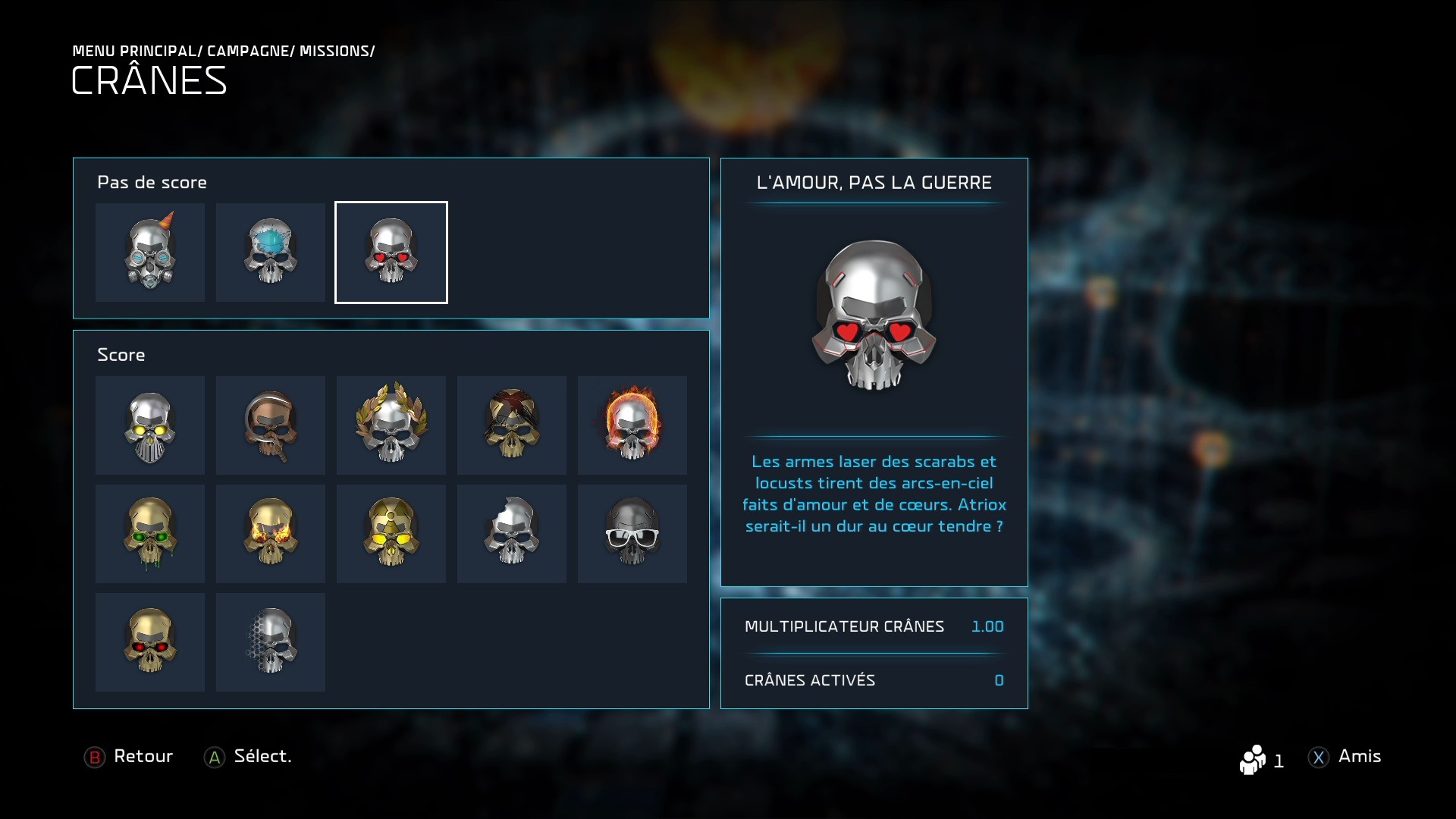Toggle the gold skull with red eyes
The height and width of the screenshot is (819, 1456).
(150, 642)
